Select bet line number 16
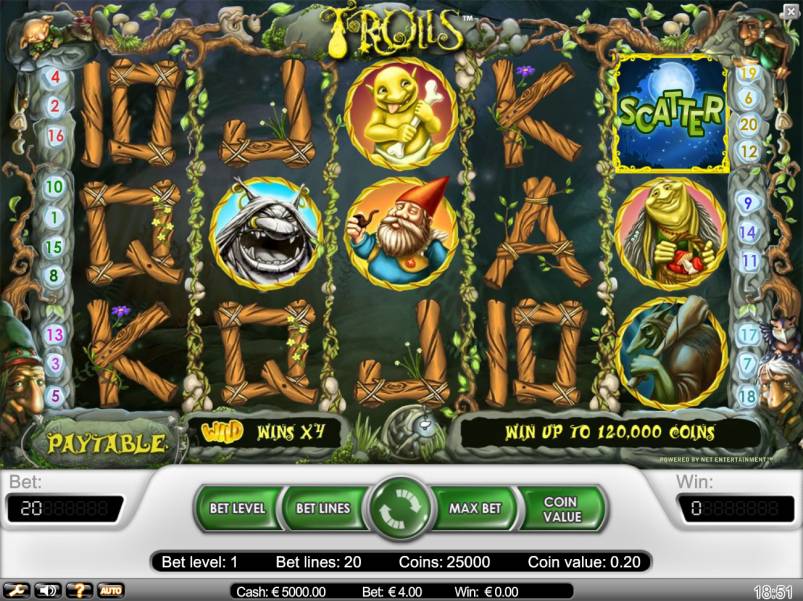This screenshot has height=601, width=803. pyautogui.click(x=55, y=135)
